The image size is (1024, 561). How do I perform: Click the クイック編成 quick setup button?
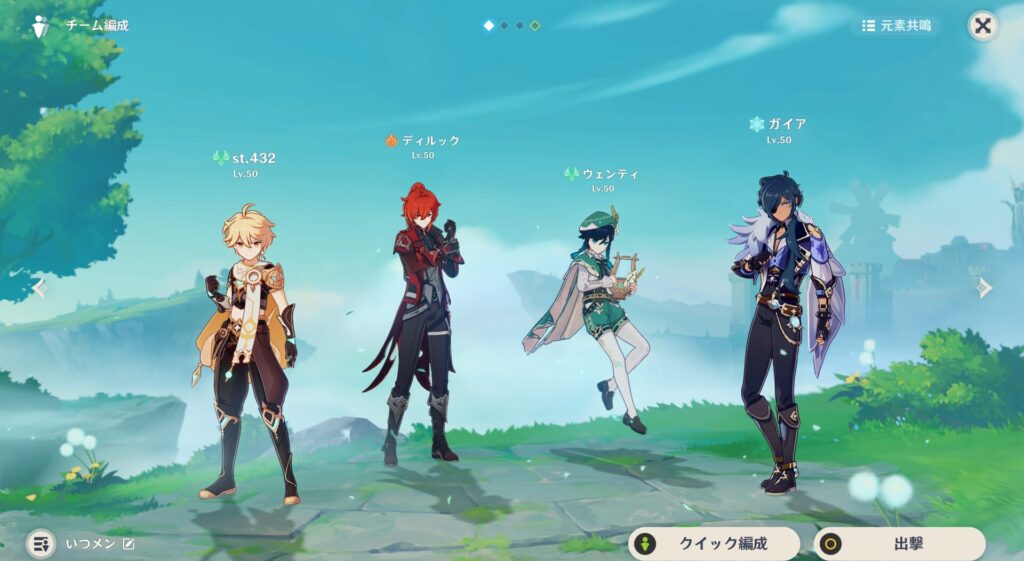tap(713, 544)
